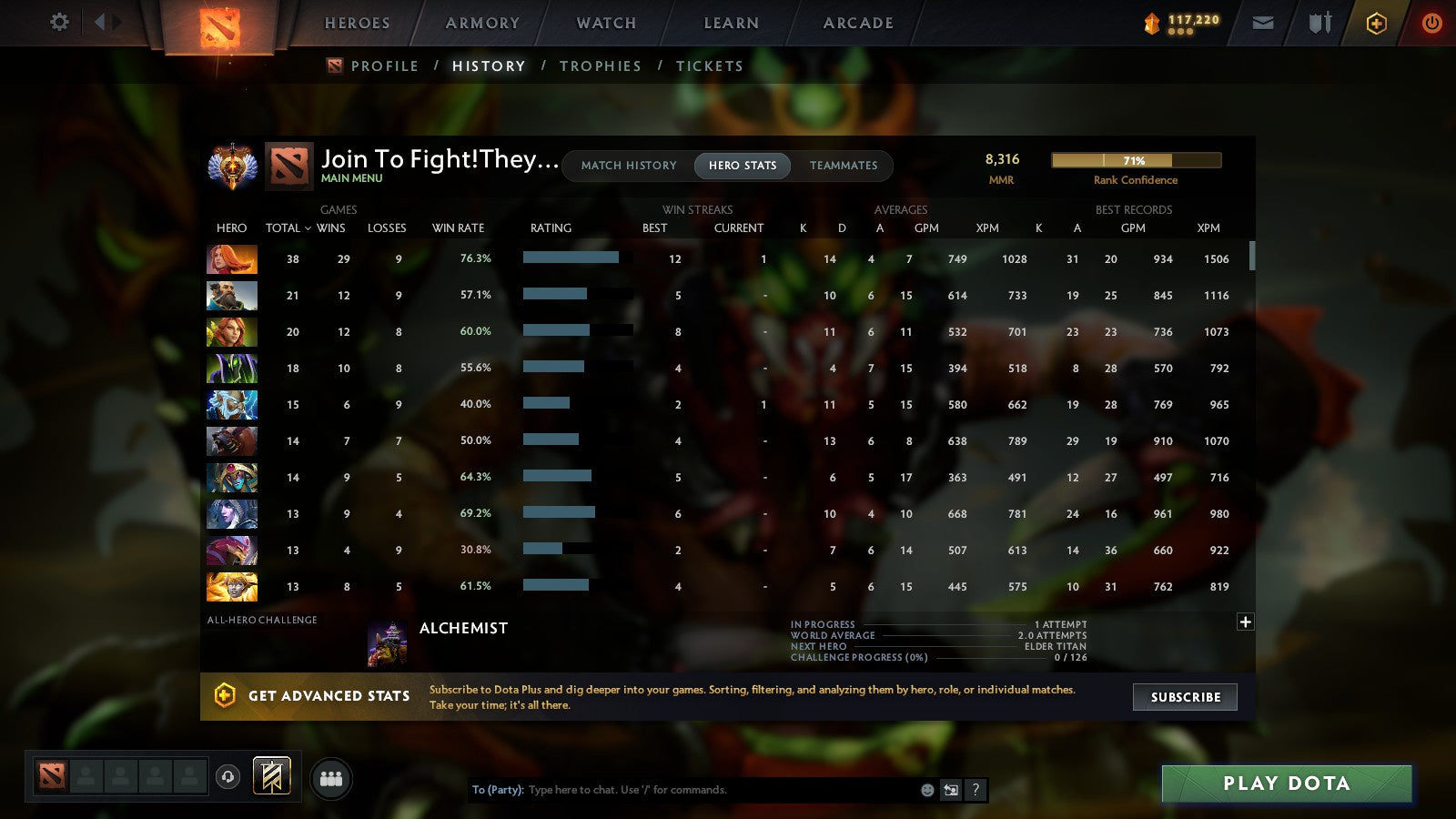Viewport: 1456px width, 819px height.
Task: Click the chat wheel icon beside the smiley
Action: pos(949,790)
